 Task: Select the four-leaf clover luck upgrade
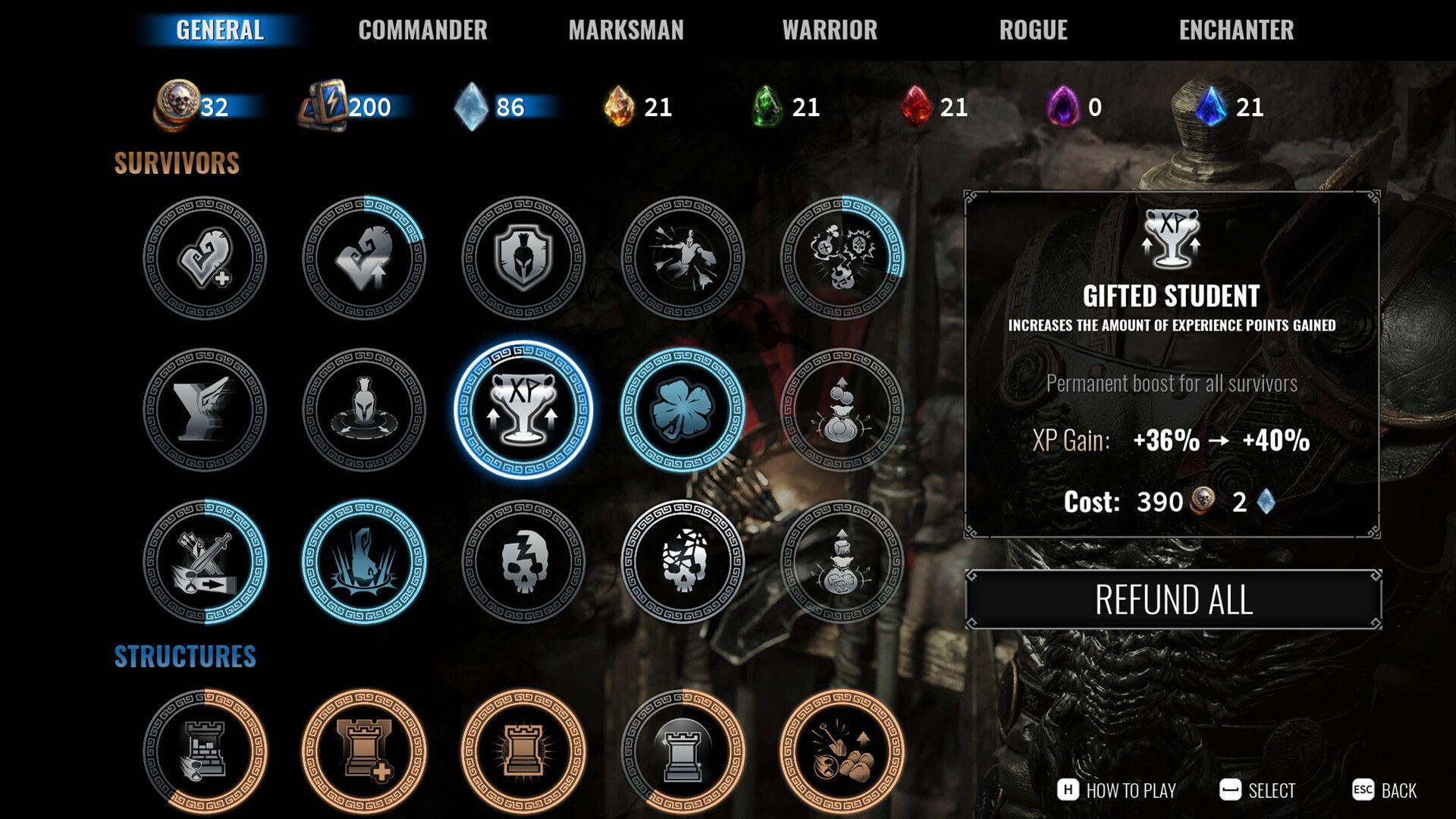point(682,409)
